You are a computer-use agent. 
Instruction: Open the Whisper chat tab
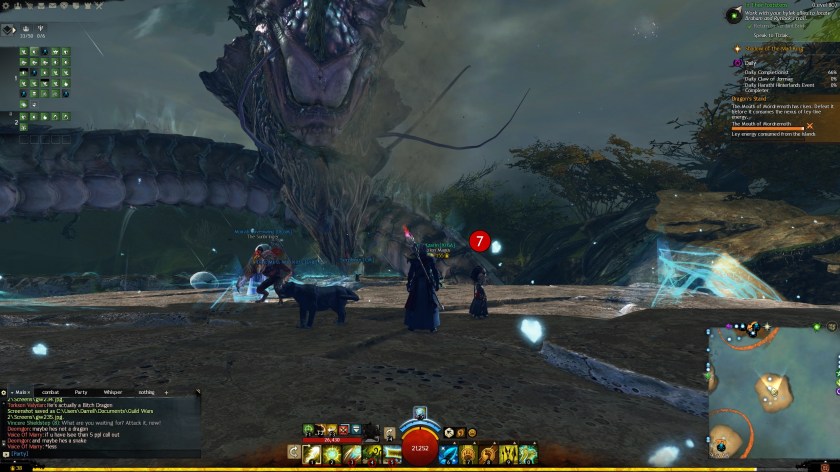112,392
